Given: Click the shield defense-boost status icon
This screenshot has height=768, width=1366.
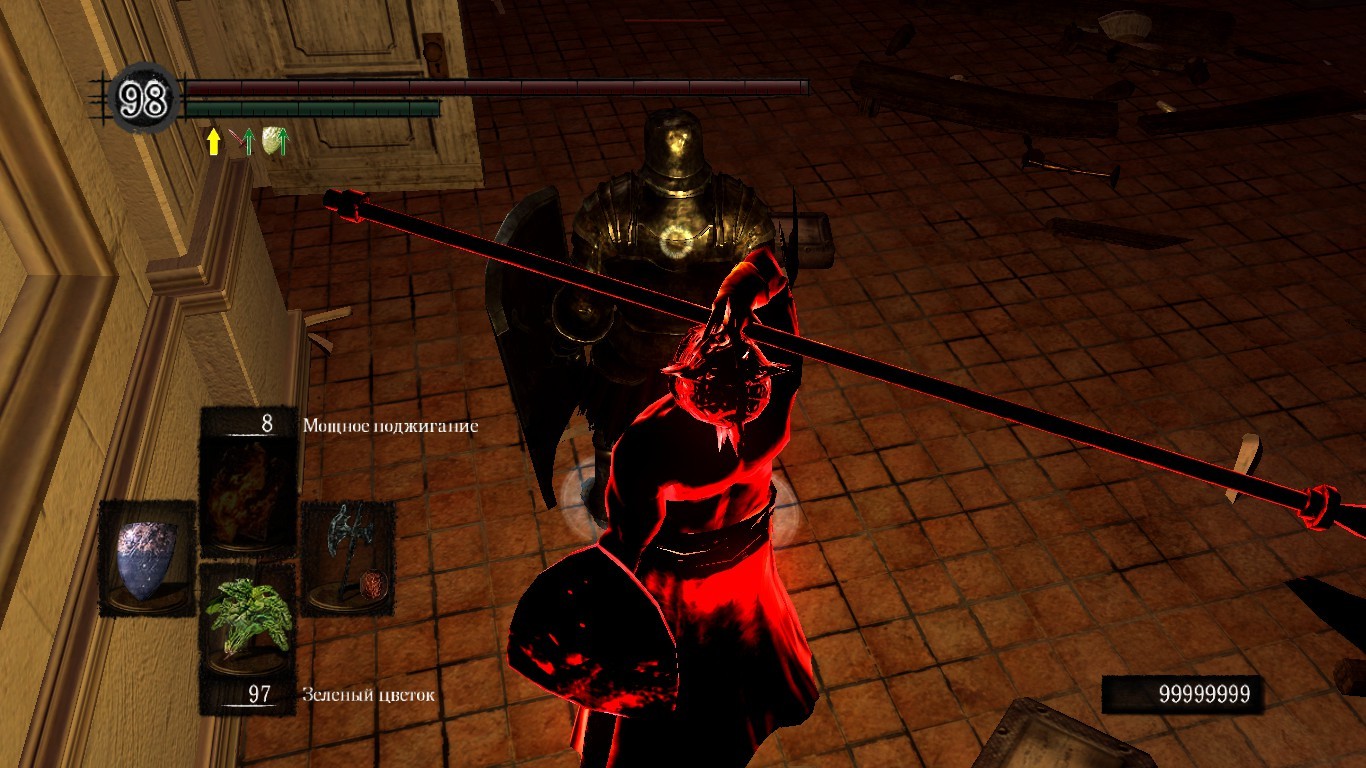Looking at the screenshot, I should pos(274,142).
